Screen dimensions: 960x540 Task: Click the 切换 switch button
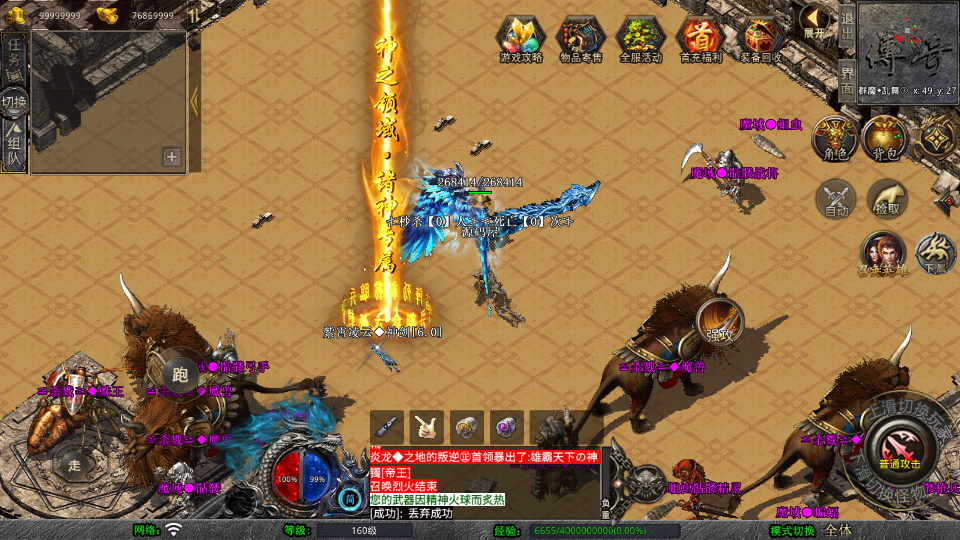[14, 101]
